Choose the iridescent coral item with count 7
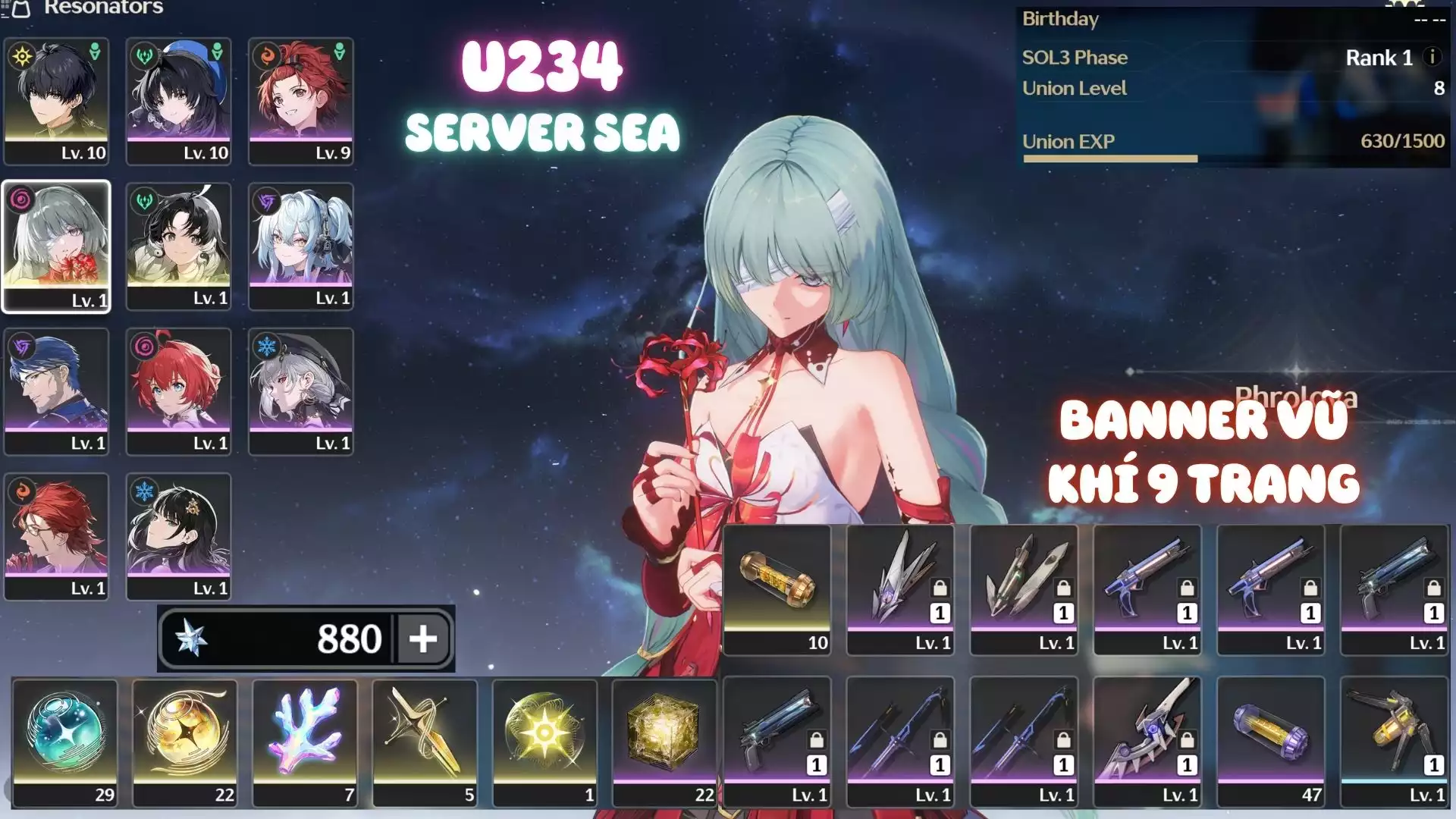Screen dimensions: 1456x819 [x=305, y=742]
